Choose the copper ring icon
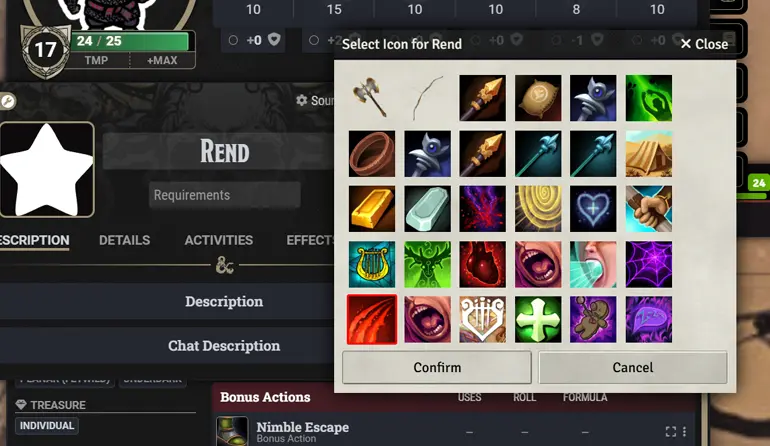Image resolution: width=770 pixels, height=446 pixels. click(372, 154)
